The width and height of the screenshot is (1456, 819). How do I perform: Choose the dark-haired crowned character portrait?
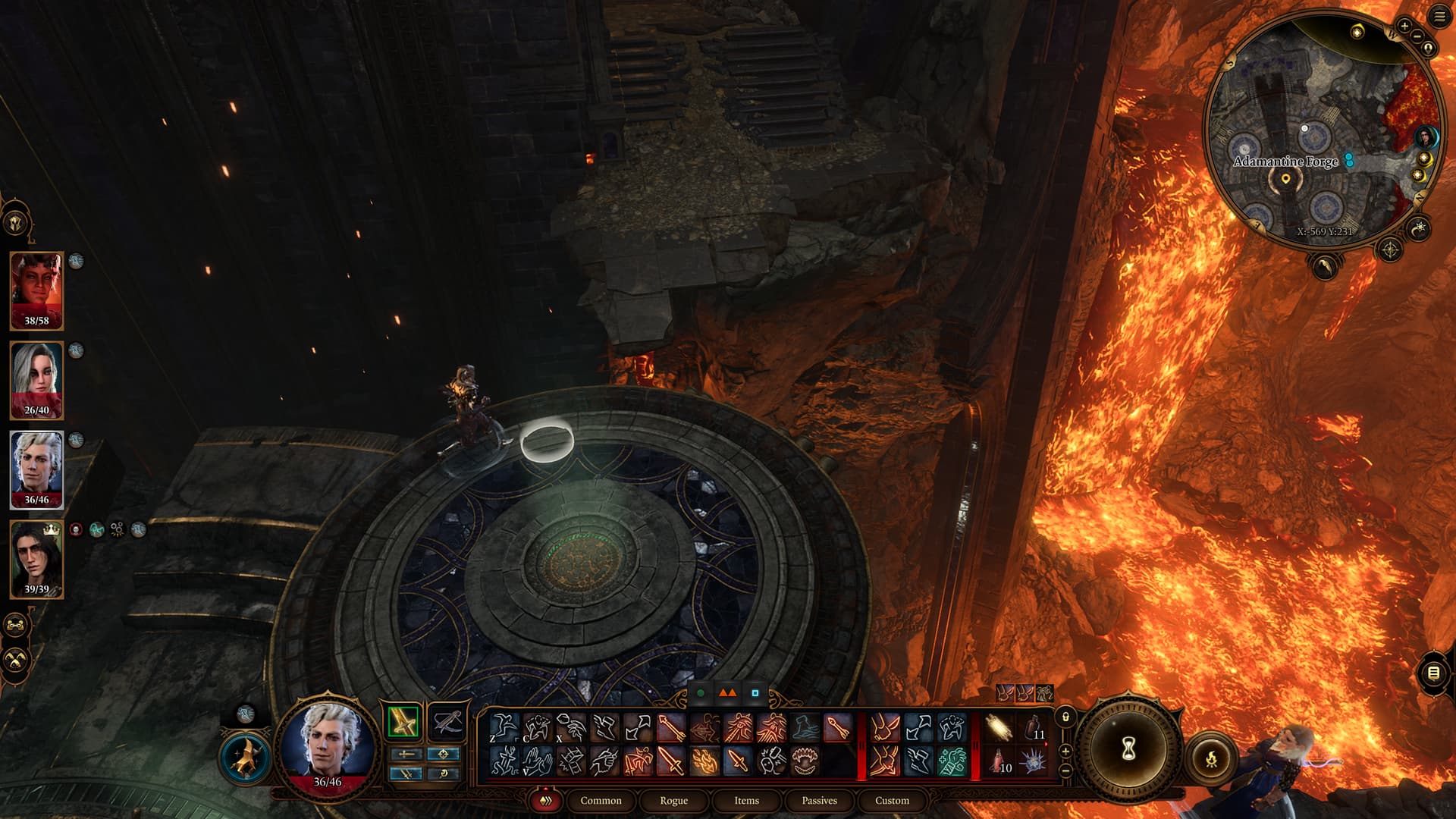pos(36,559)
